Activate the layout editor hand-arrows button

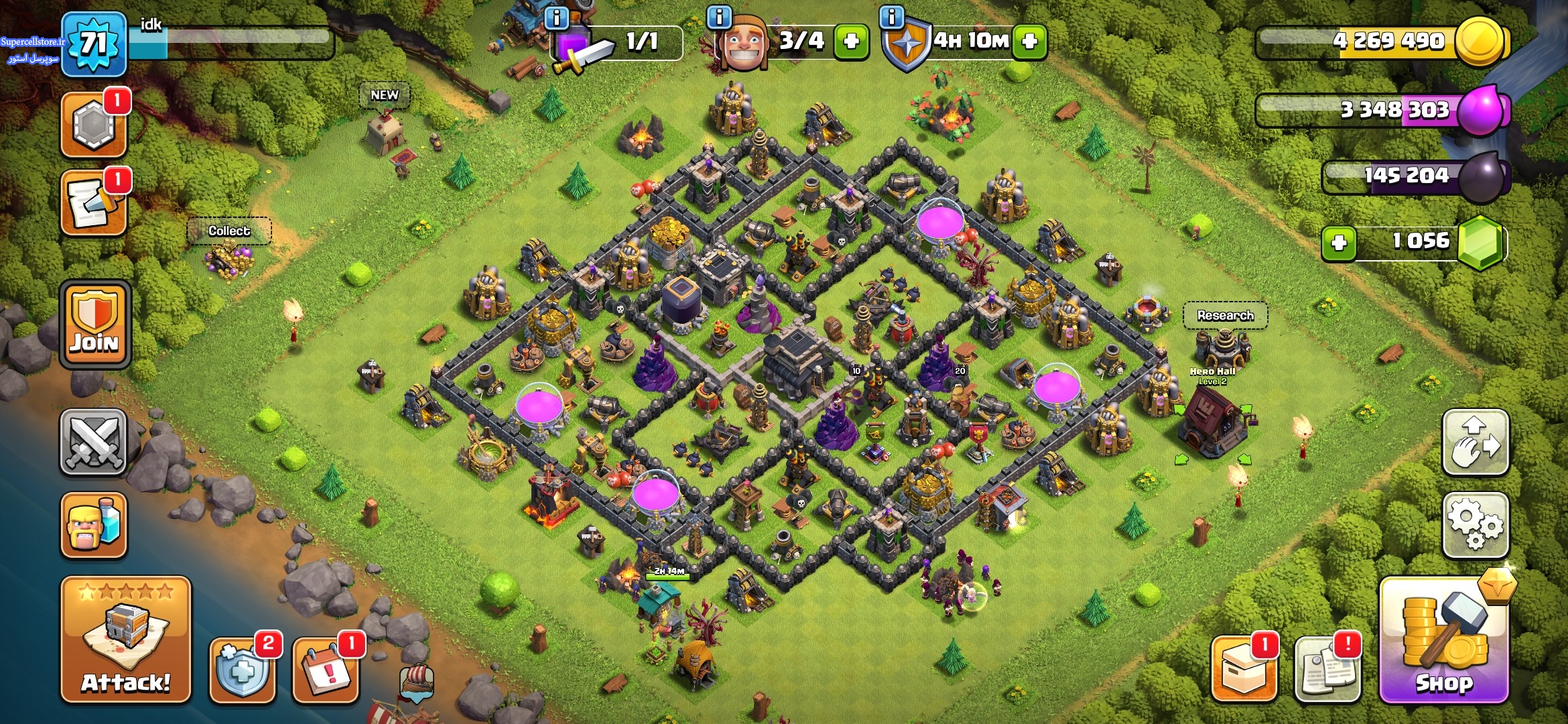click(1476, 442)
